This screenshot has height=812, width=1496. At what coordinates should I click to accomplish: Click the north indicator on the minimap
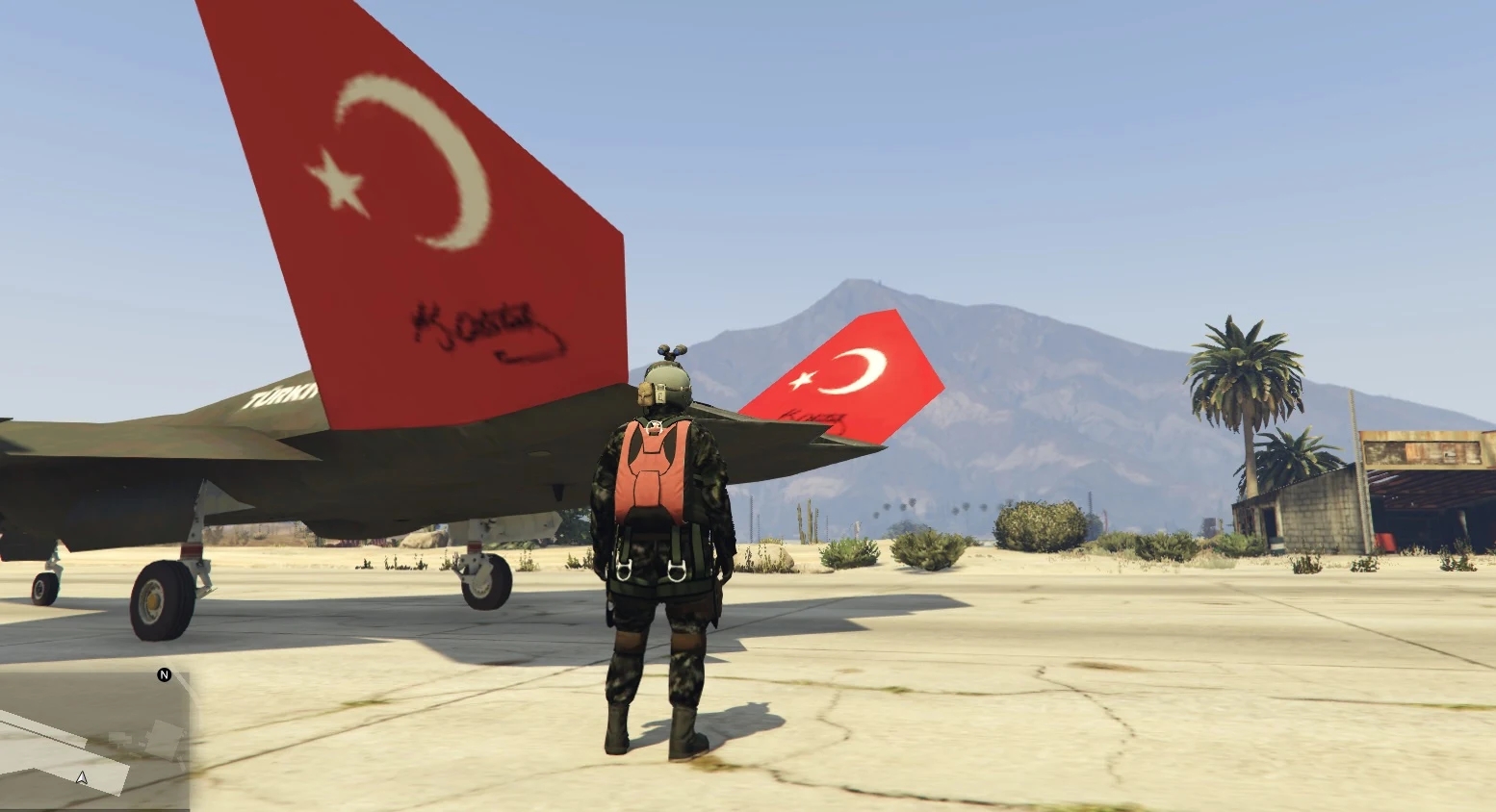[x=164, y=675]
